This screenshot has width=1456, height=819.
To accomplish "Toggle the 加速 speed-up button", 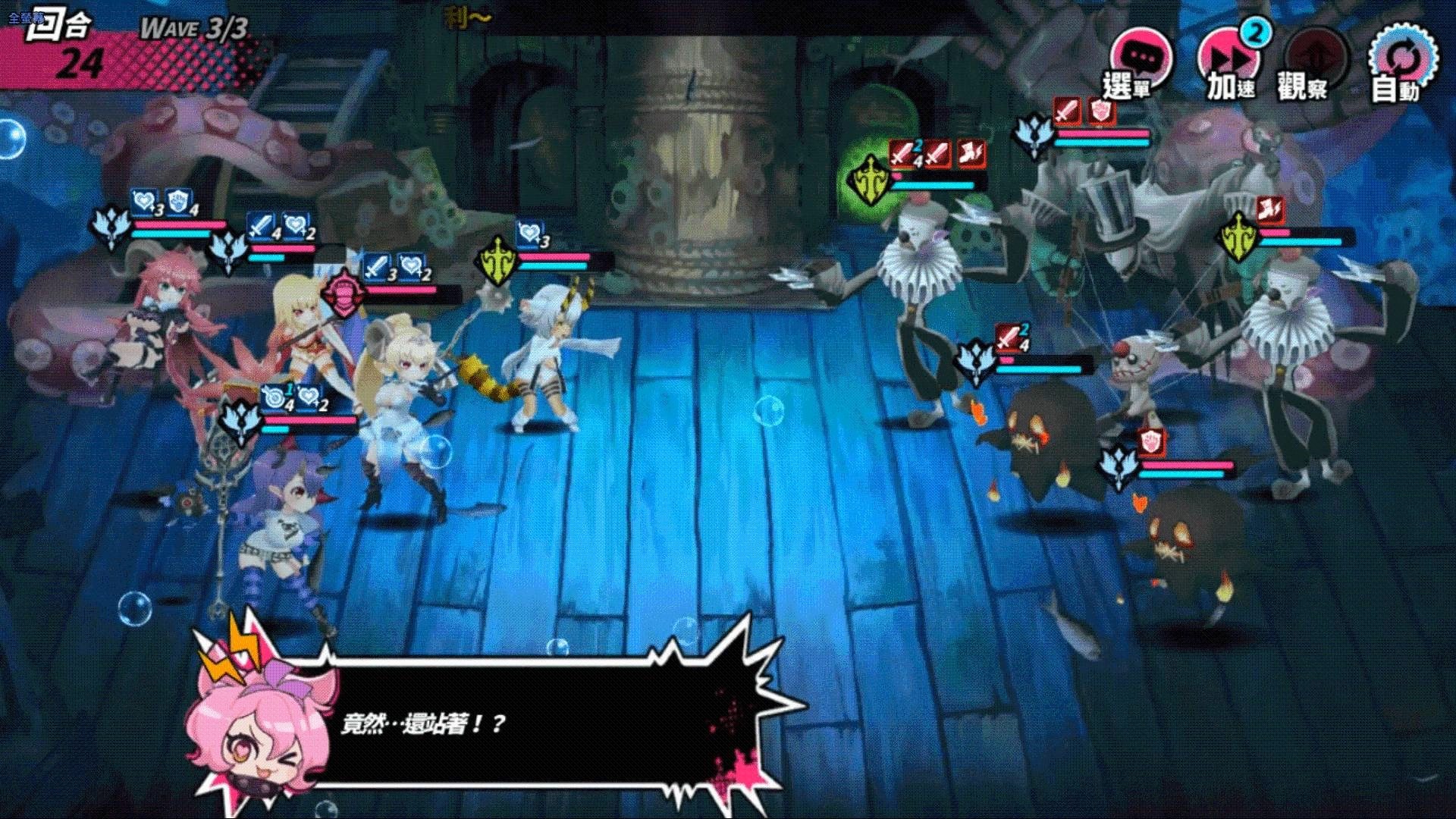I will point(1228,64).
